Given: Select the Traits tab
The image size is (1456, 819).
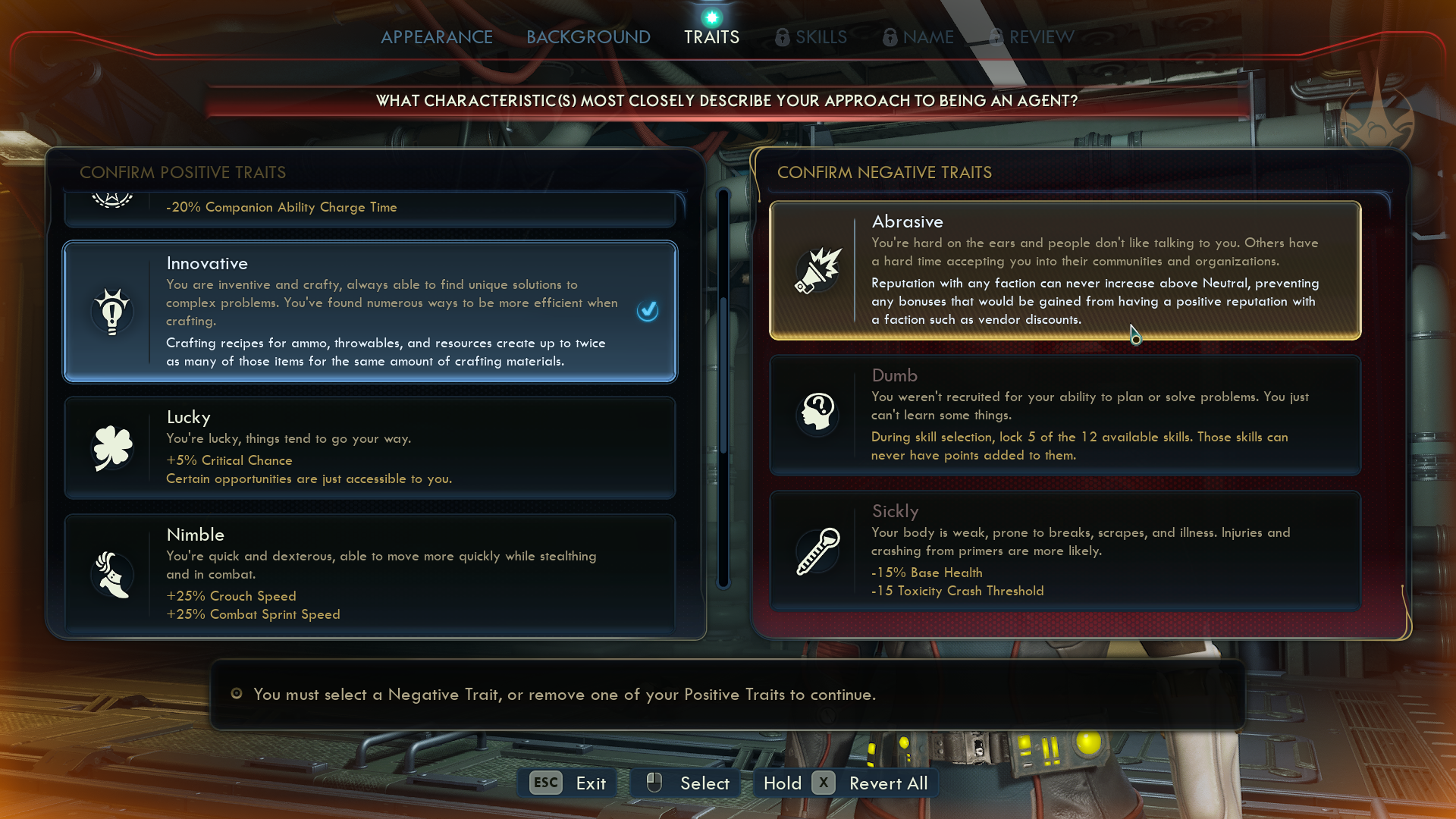Looking at the screenshot, I should [711, 37].
